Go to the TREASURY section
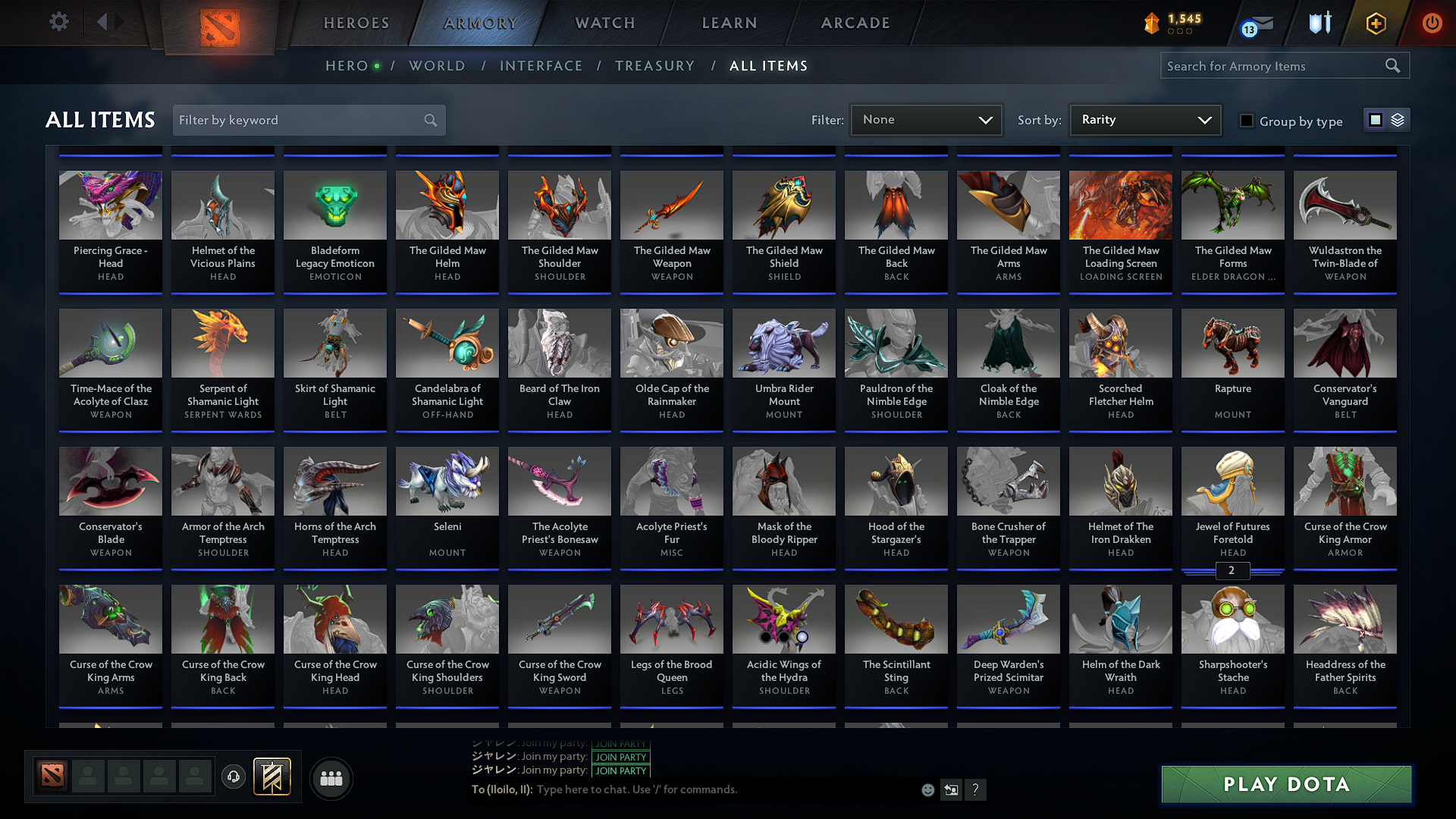Viewport: 1456px width, 819px height. tap(655, 66)
